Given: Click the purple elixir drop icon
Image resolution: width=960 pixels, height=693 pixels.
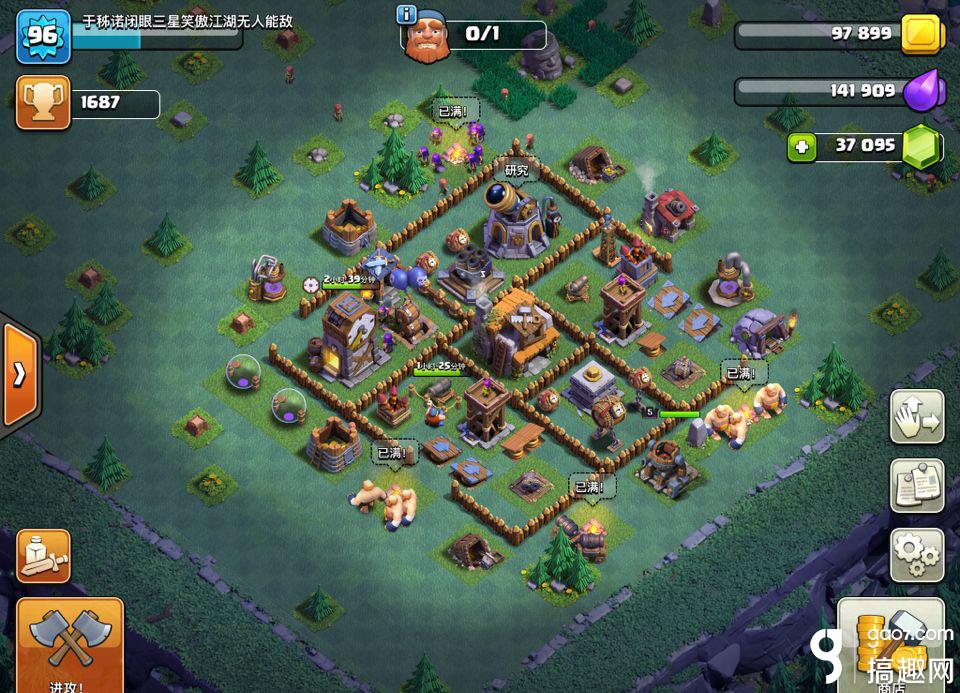Looking at the screenshot, I should pyautogui.click(x=920, y=91).
